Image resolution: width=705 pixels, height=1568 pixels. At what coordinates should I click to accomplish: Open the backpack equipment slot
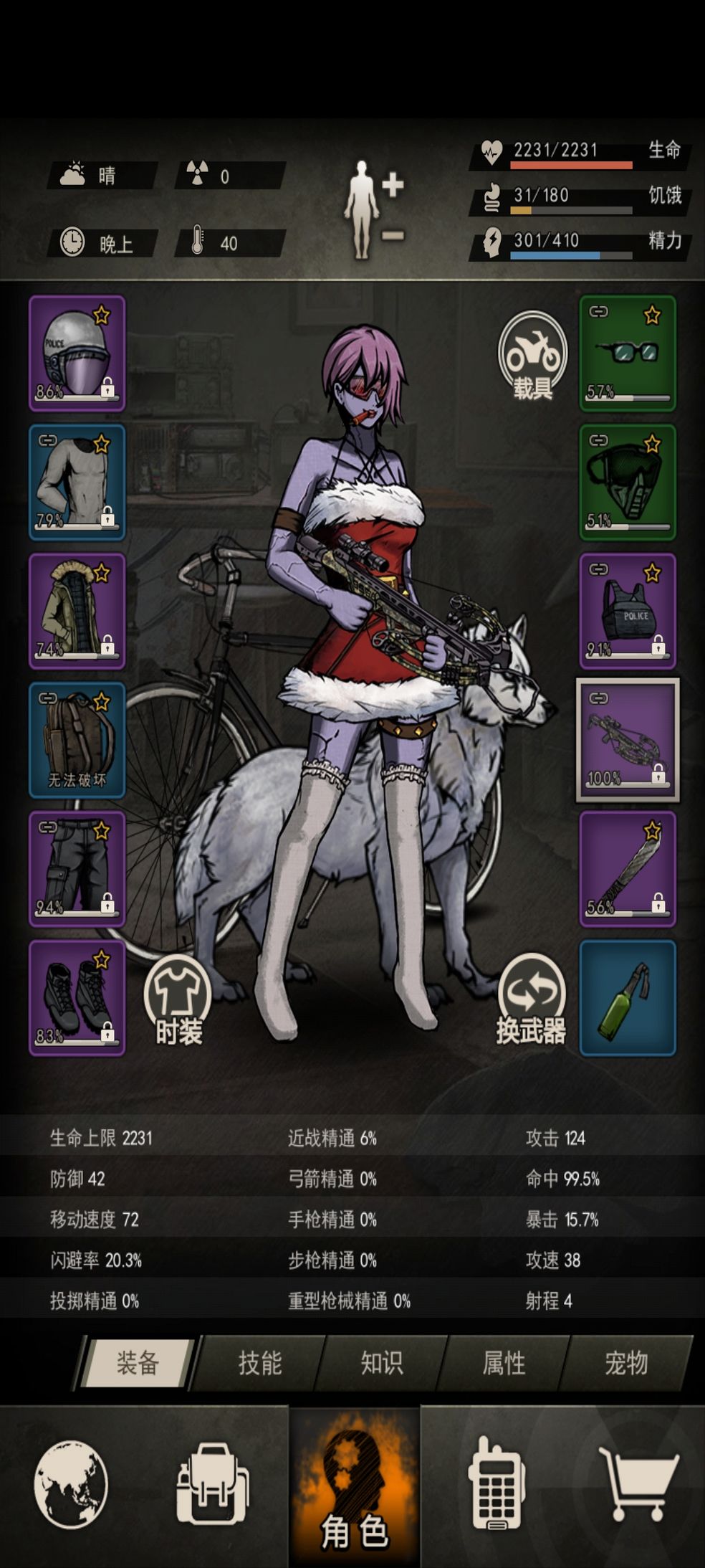[77, 740]
